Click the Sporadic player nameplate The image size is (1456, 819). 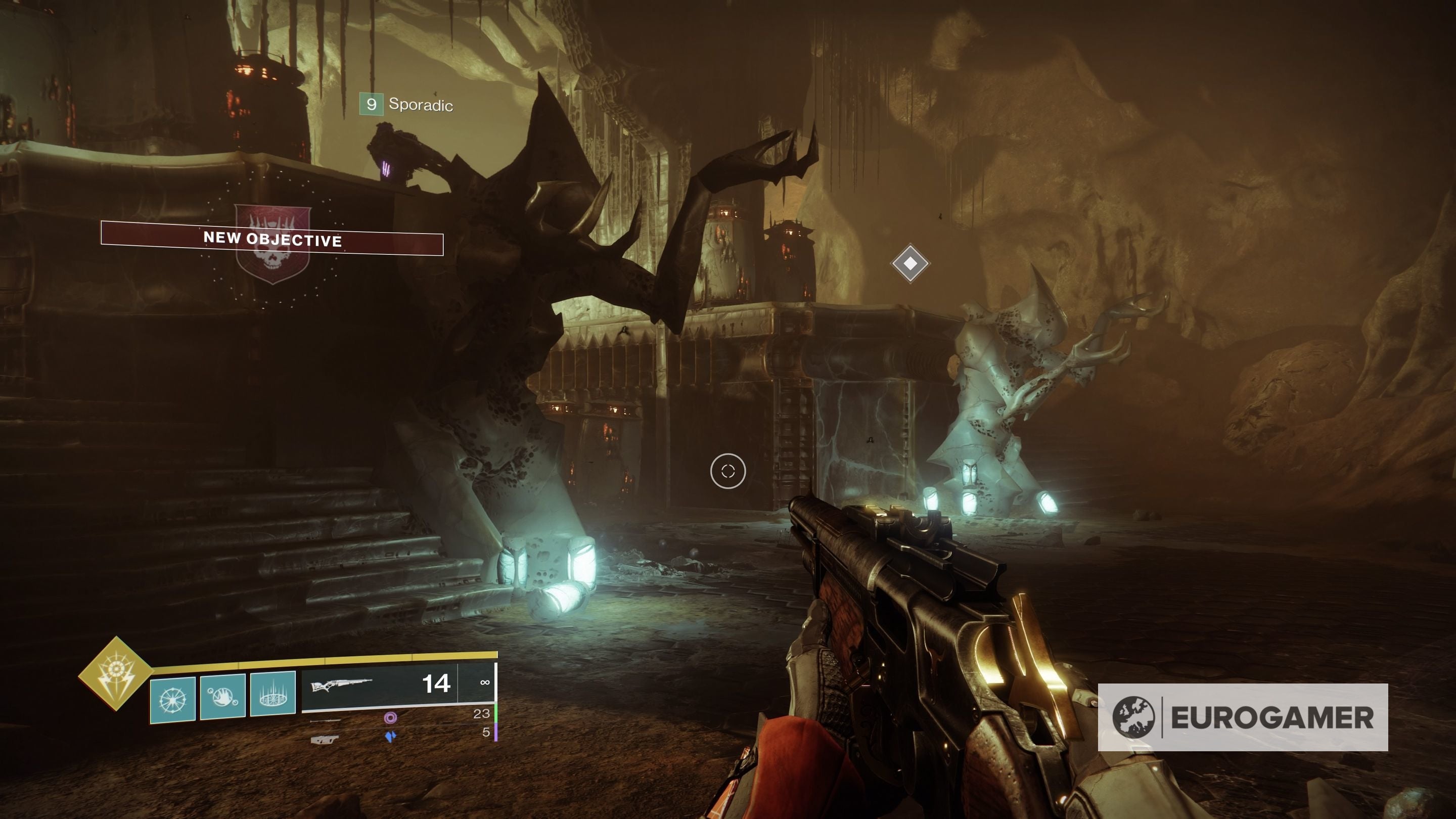(x=407, y=105)
